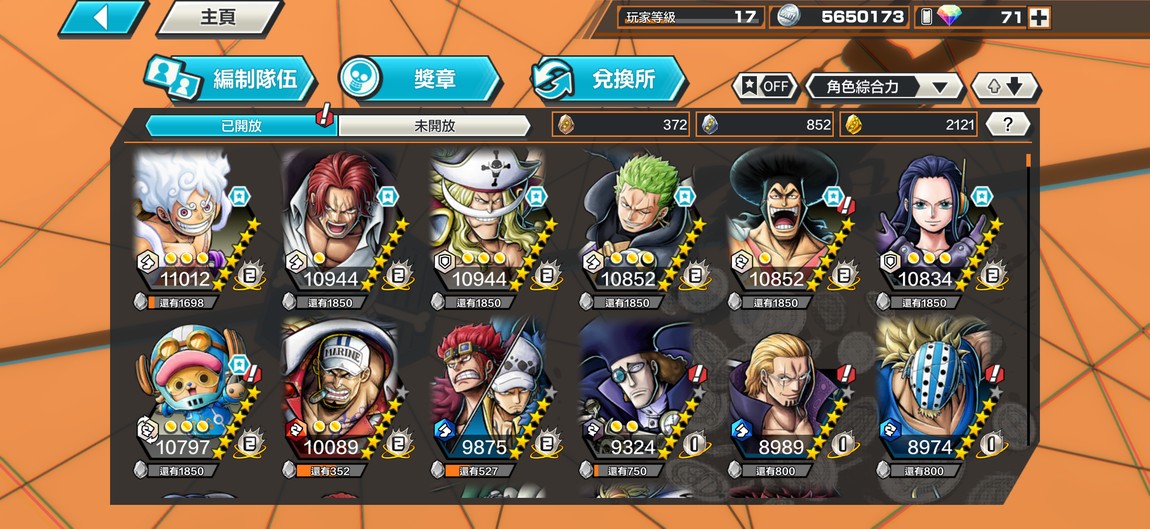Reverse the sort order with arrows button
Image resolution: width=1150 pixels, height=529 pixels.
point(1004,86)
